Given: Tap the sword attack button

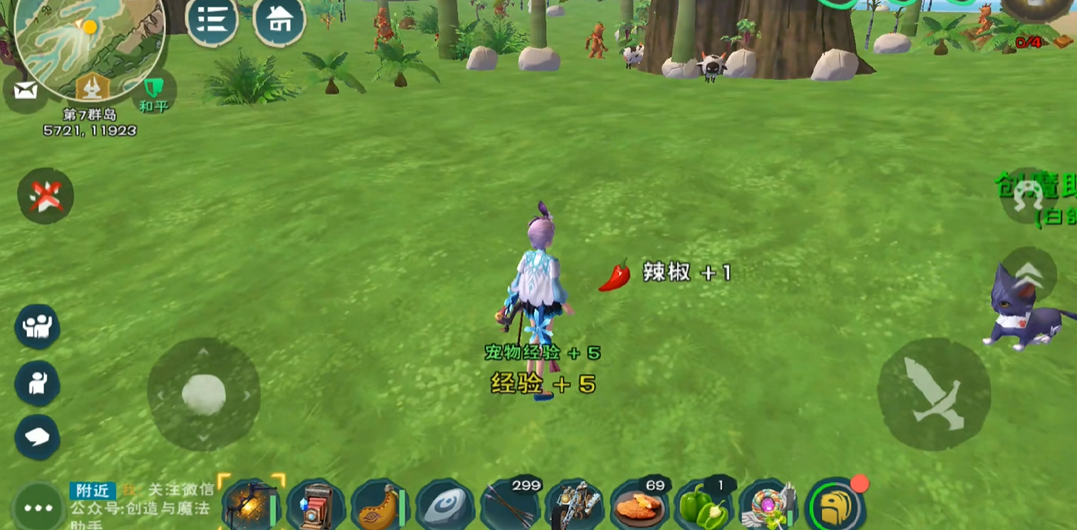Looking at the screenshot, I should (x=933, y=393).
